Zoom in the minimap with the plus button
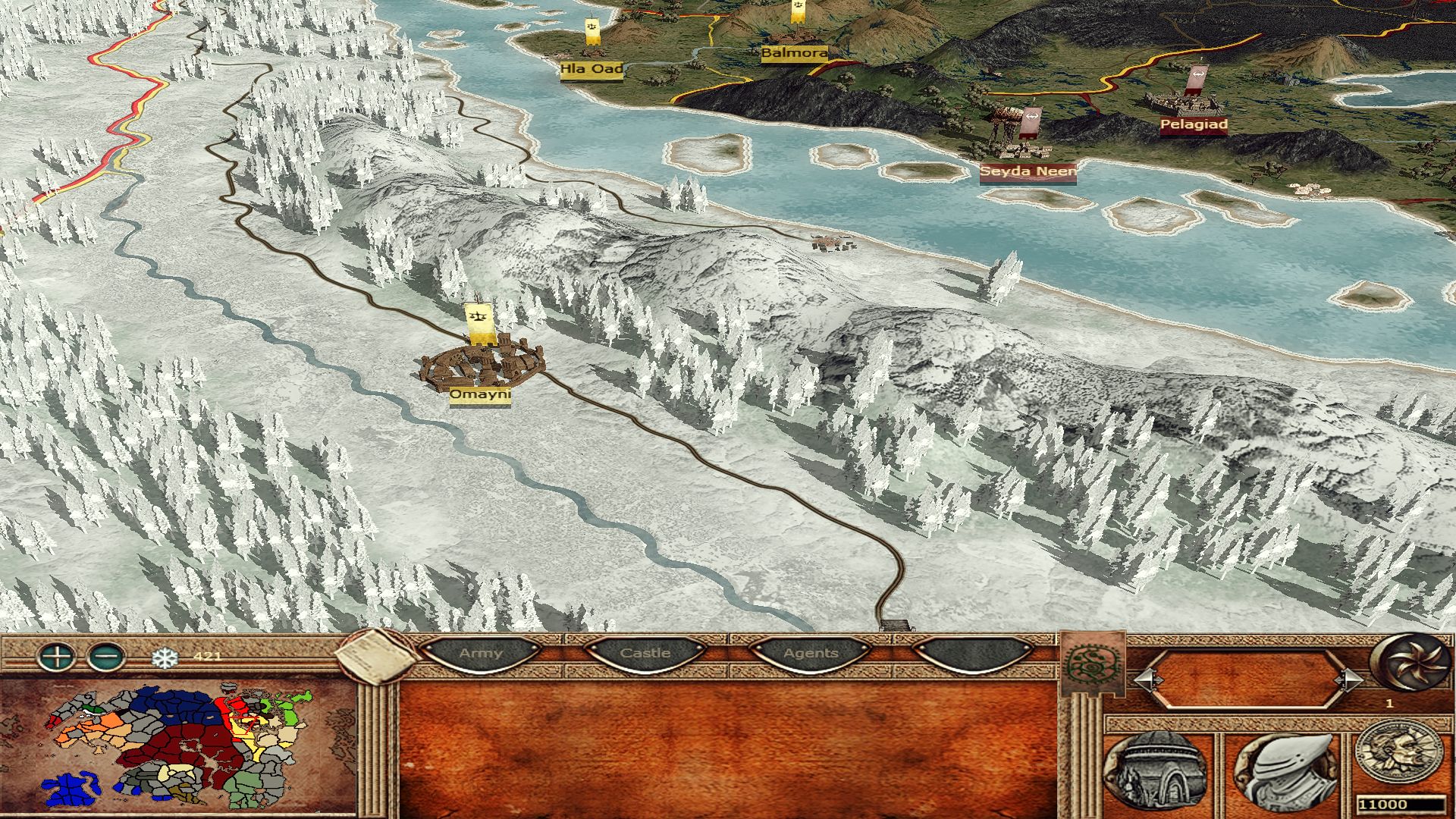 [57, 655]
